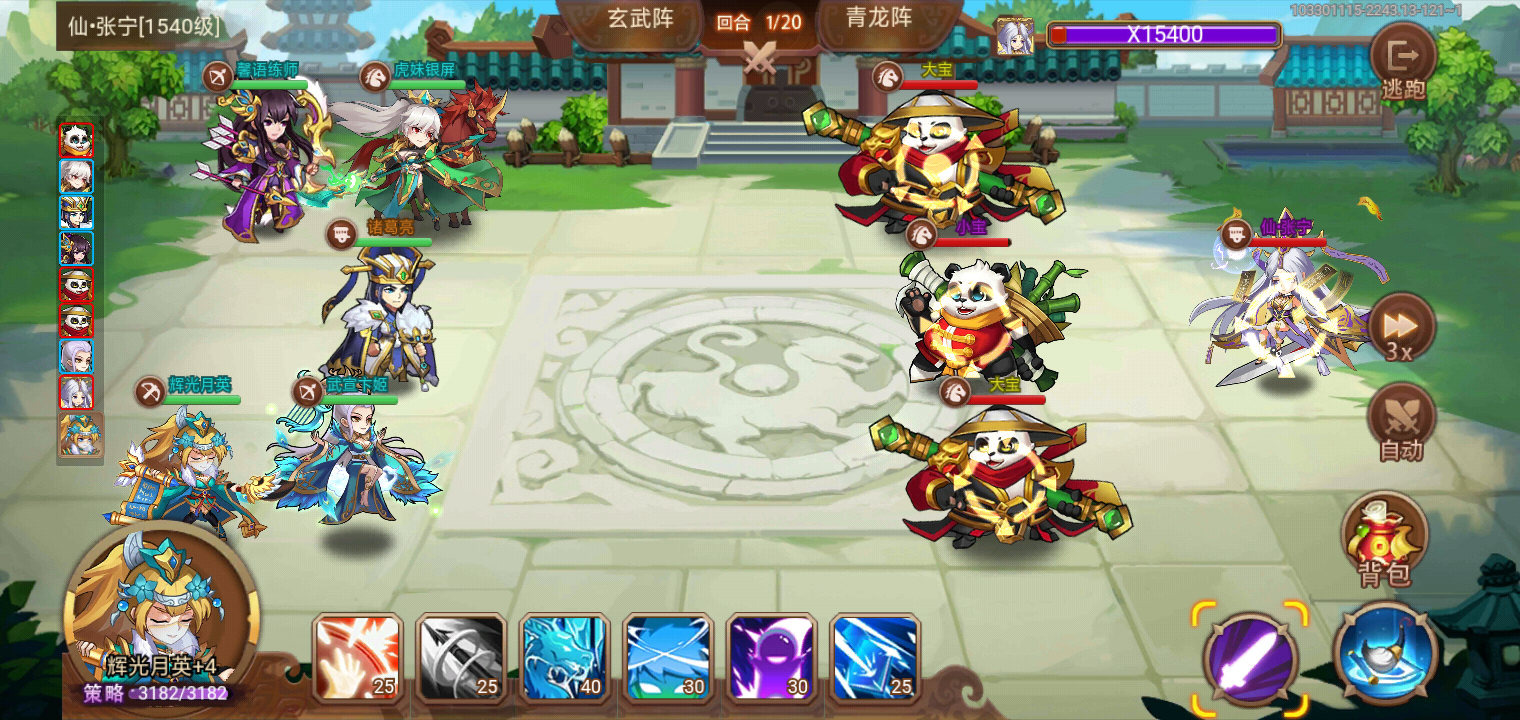Select the top panda portrait in sidebar
Viewport: 1520px width, 720px height.
coord(79,140)
